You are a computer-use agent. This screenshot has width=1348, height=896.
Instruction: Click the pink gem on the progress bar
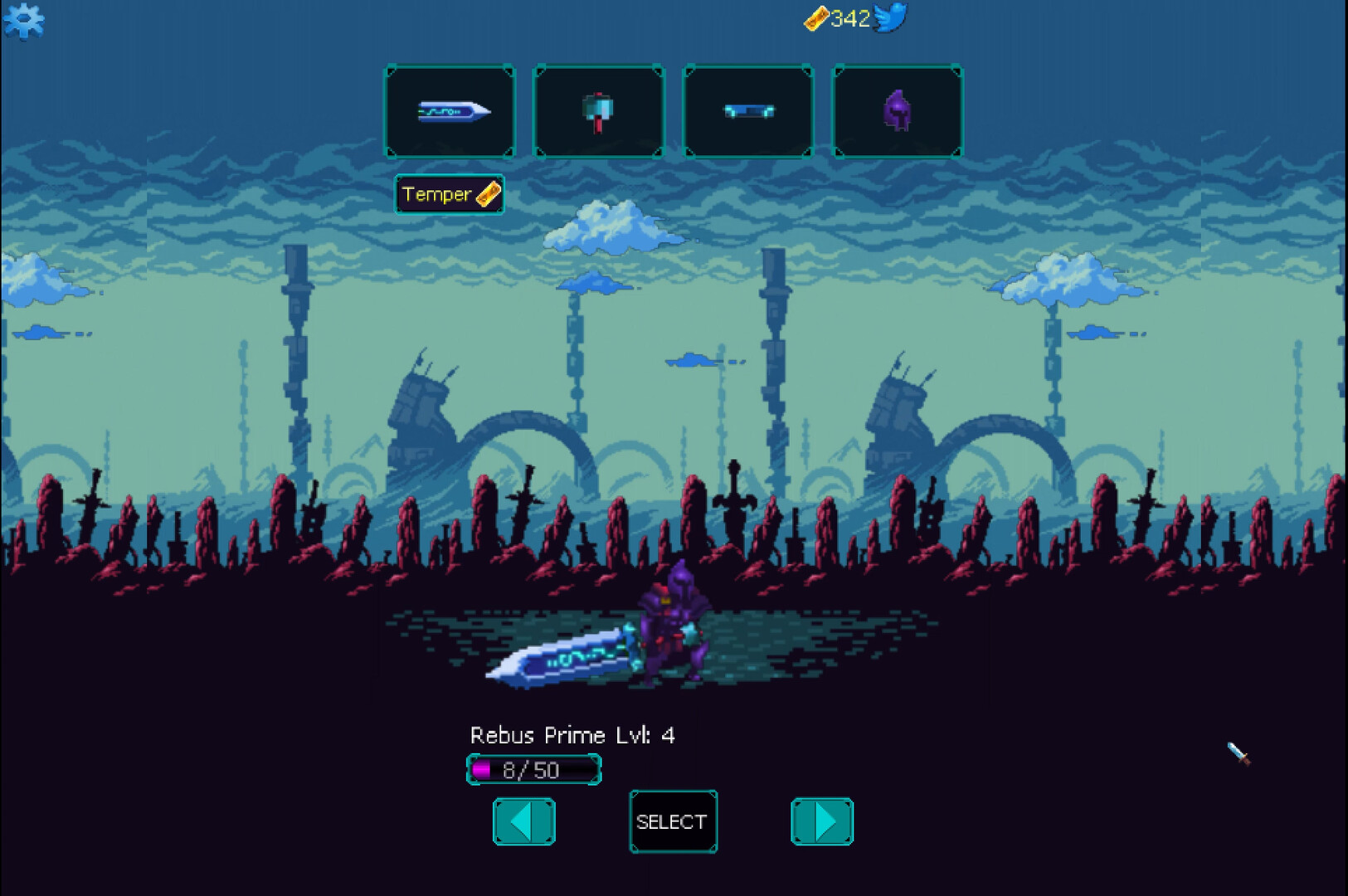[x=479, y=768]
